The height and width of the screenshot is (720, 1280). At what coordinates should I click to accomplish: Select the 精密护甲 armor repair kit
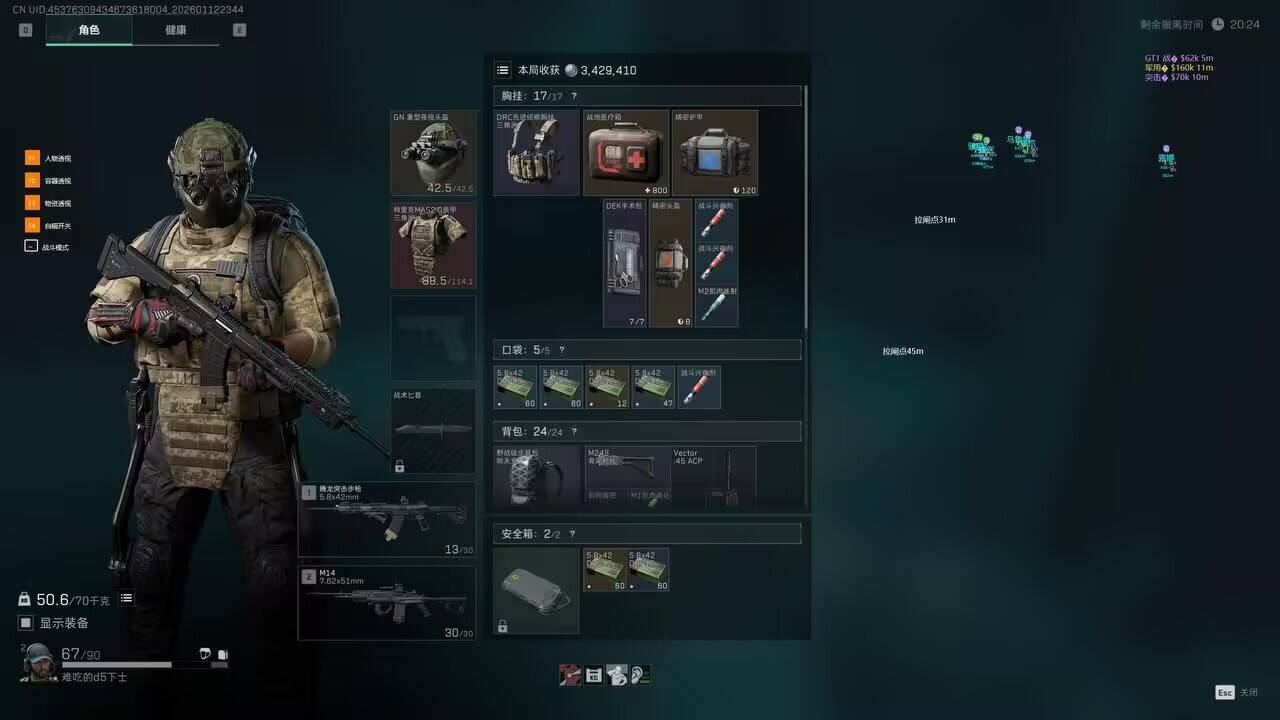point(715,153)
